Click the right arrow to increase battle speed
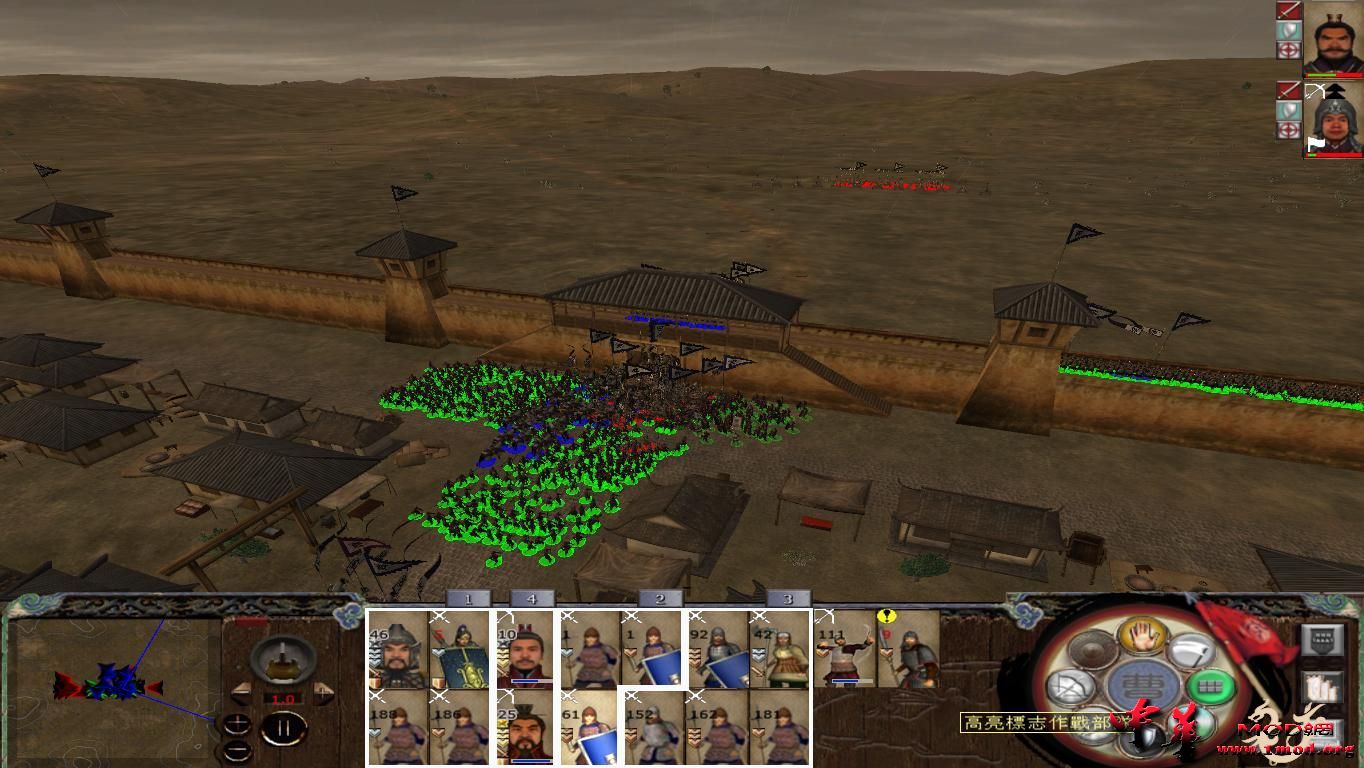Screen dimensions: 1364x768 (x=322, y=692)
